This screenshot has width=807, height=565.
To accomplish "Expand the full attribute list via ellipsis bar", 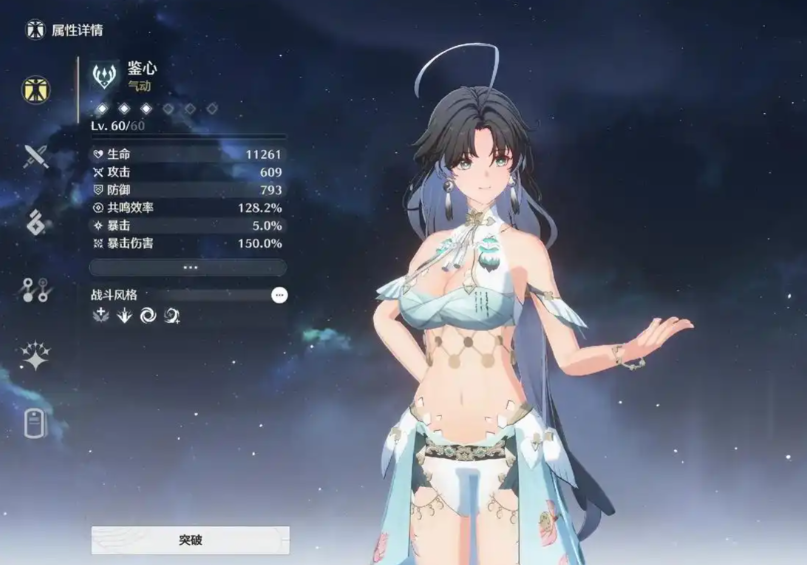I will (188, 268).
